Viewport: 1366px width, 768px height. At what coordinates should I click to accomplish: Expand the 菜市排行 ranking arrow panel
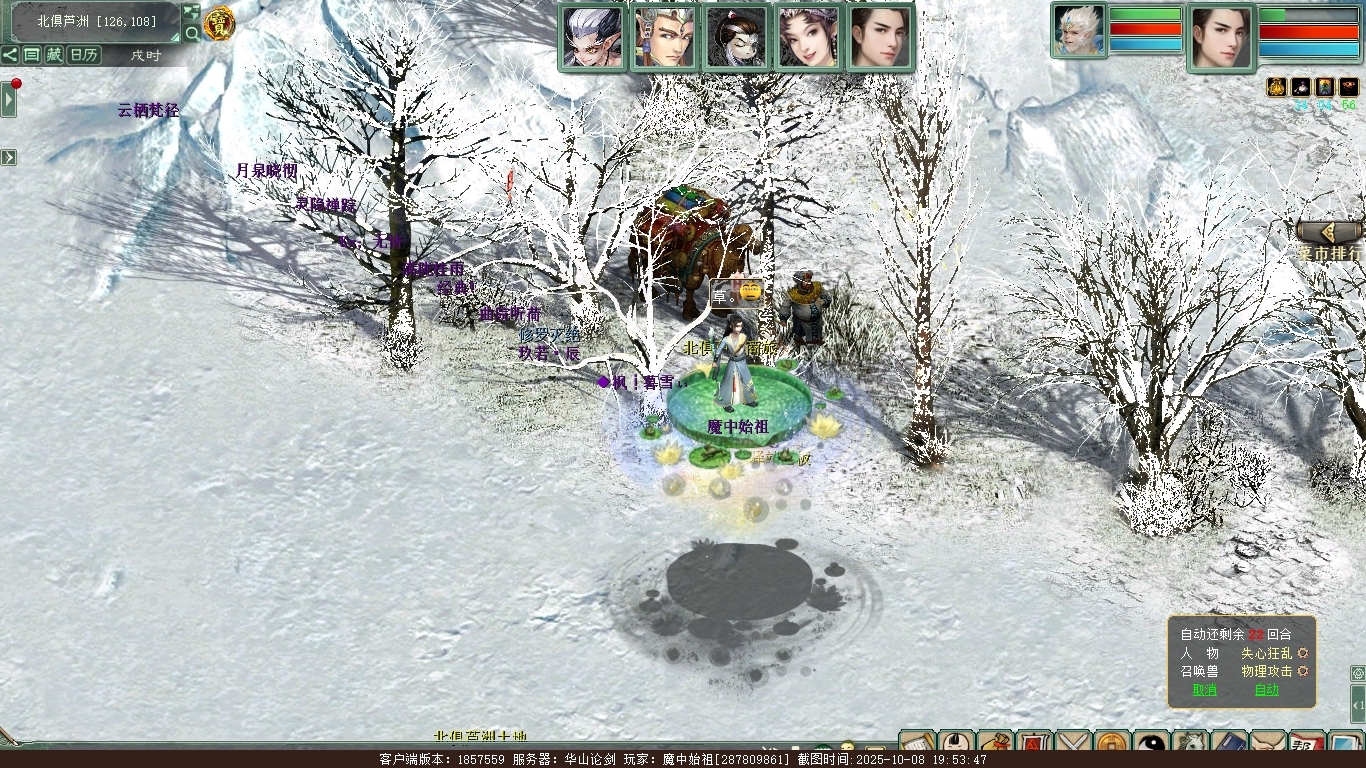coord(1330,232)
